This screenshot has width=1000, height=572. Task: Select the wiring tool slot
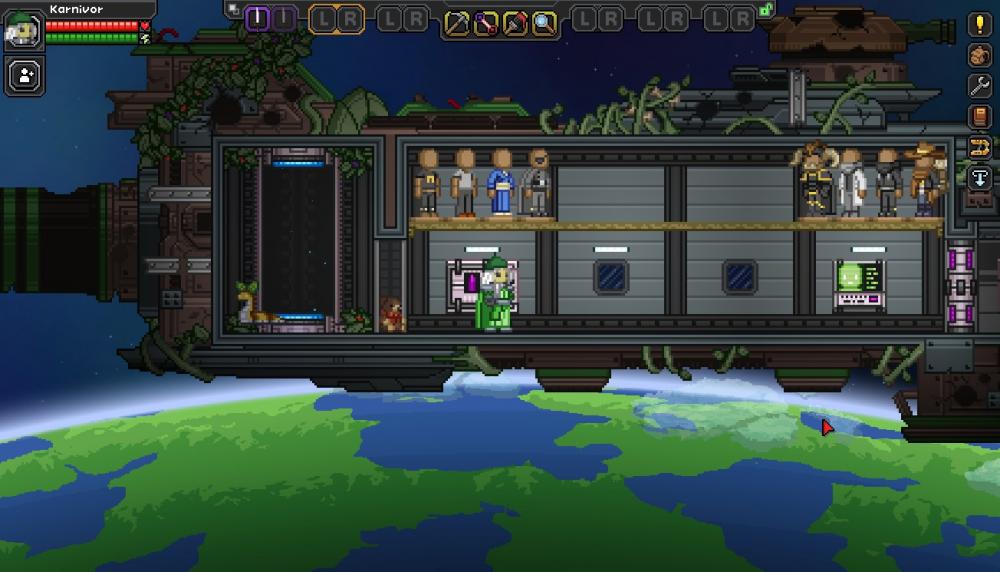[x=486, y=21]
